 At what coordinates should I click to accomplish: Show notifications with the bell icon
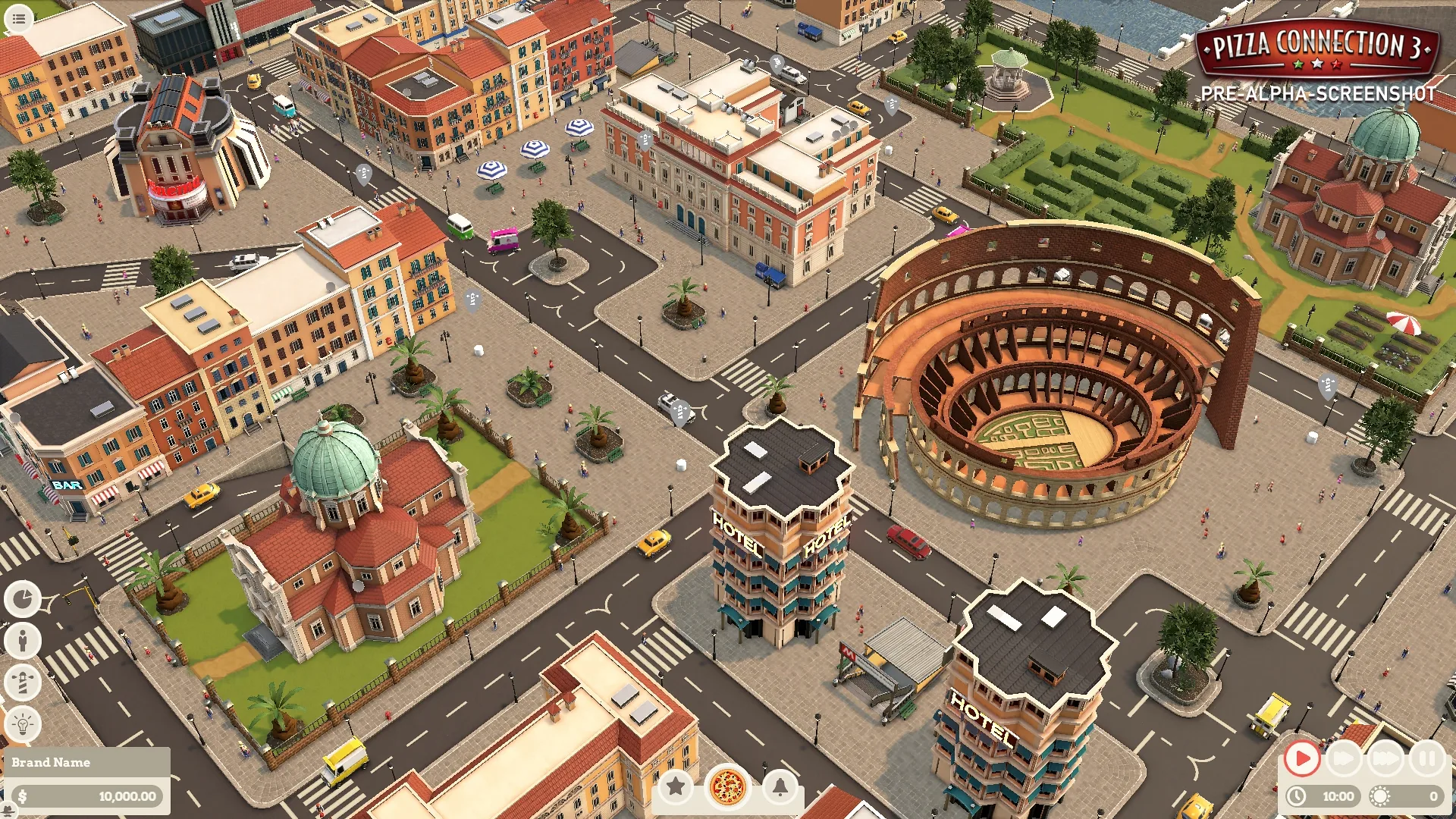pos(780,786)
